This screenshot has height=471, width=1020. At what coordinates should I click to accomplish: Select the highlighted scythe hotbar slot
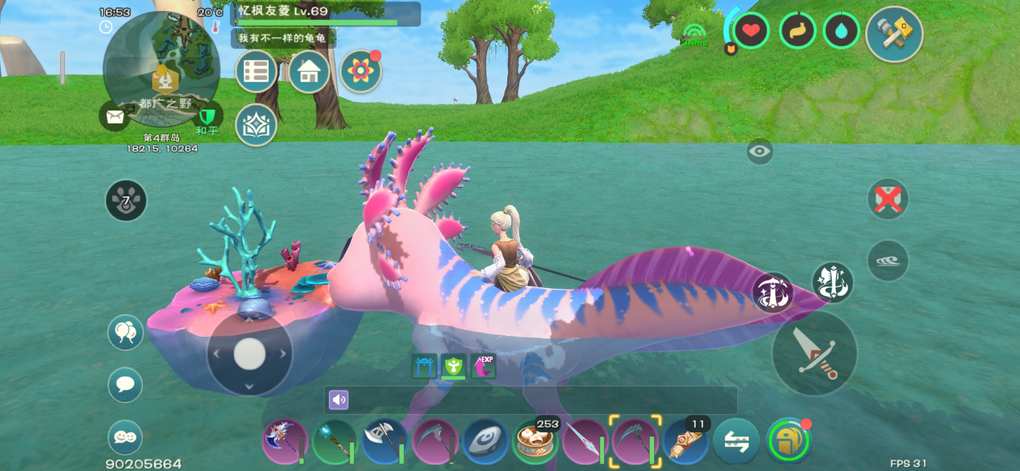tap(635, 440)
